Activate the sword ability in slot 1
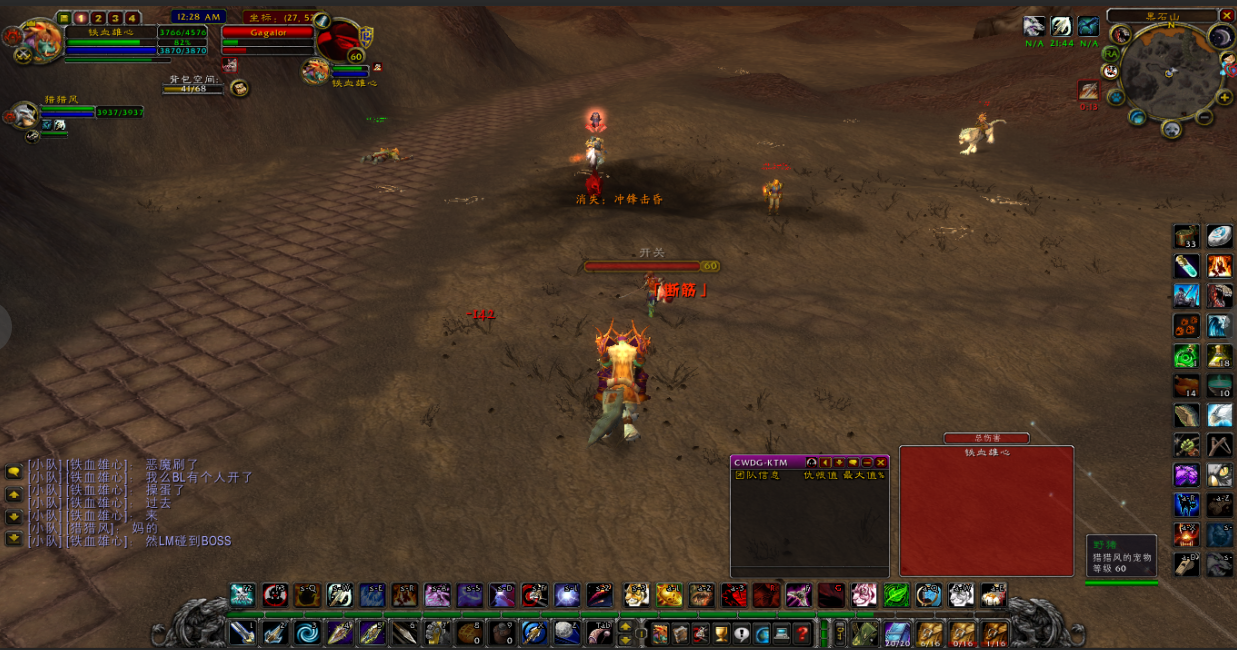Image resolution: width=1237 pixels, height=650 pixels. [242, 632]
